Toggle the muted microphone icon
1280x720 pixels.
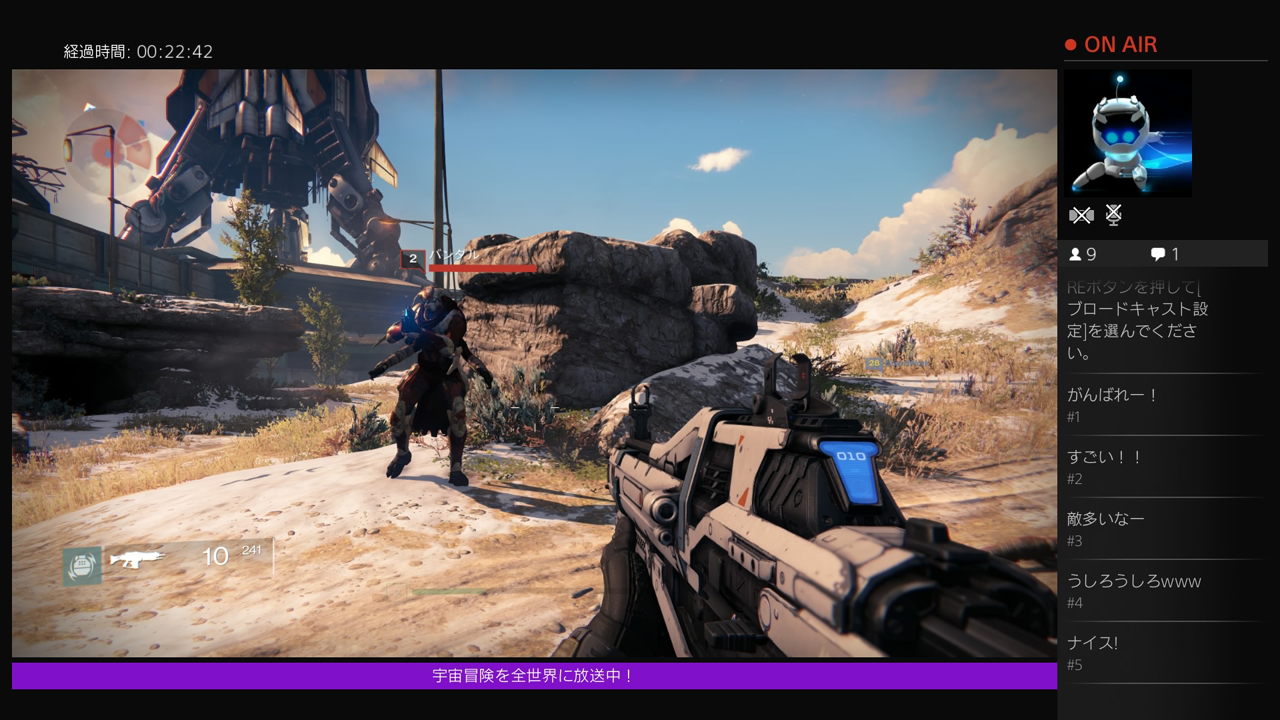1113,215
